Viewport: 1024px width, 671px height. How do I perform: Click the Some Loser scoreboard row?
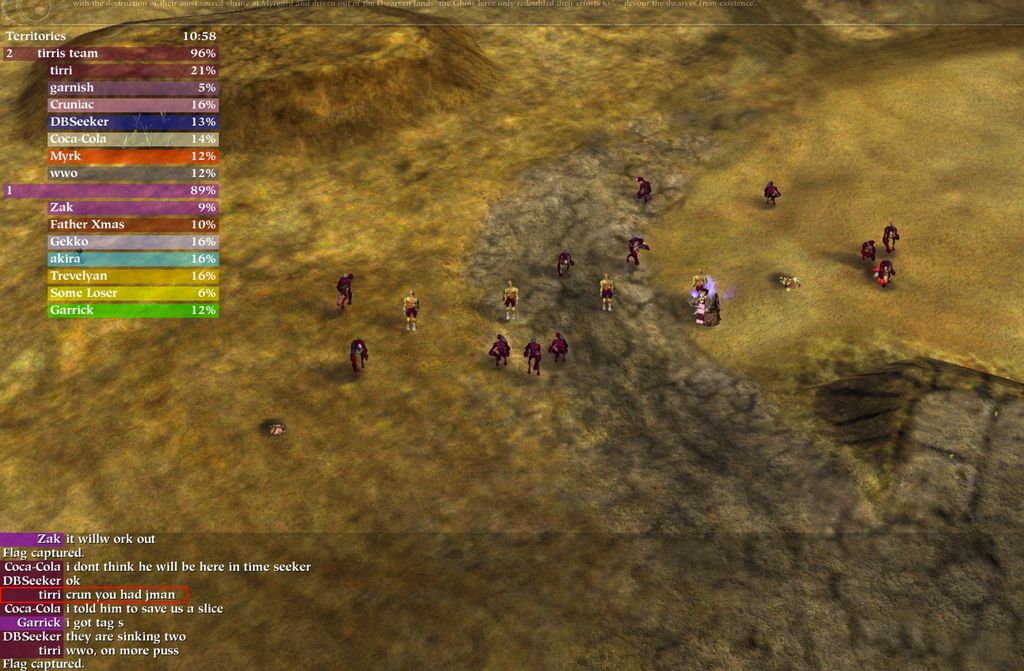tap(132, 293)
